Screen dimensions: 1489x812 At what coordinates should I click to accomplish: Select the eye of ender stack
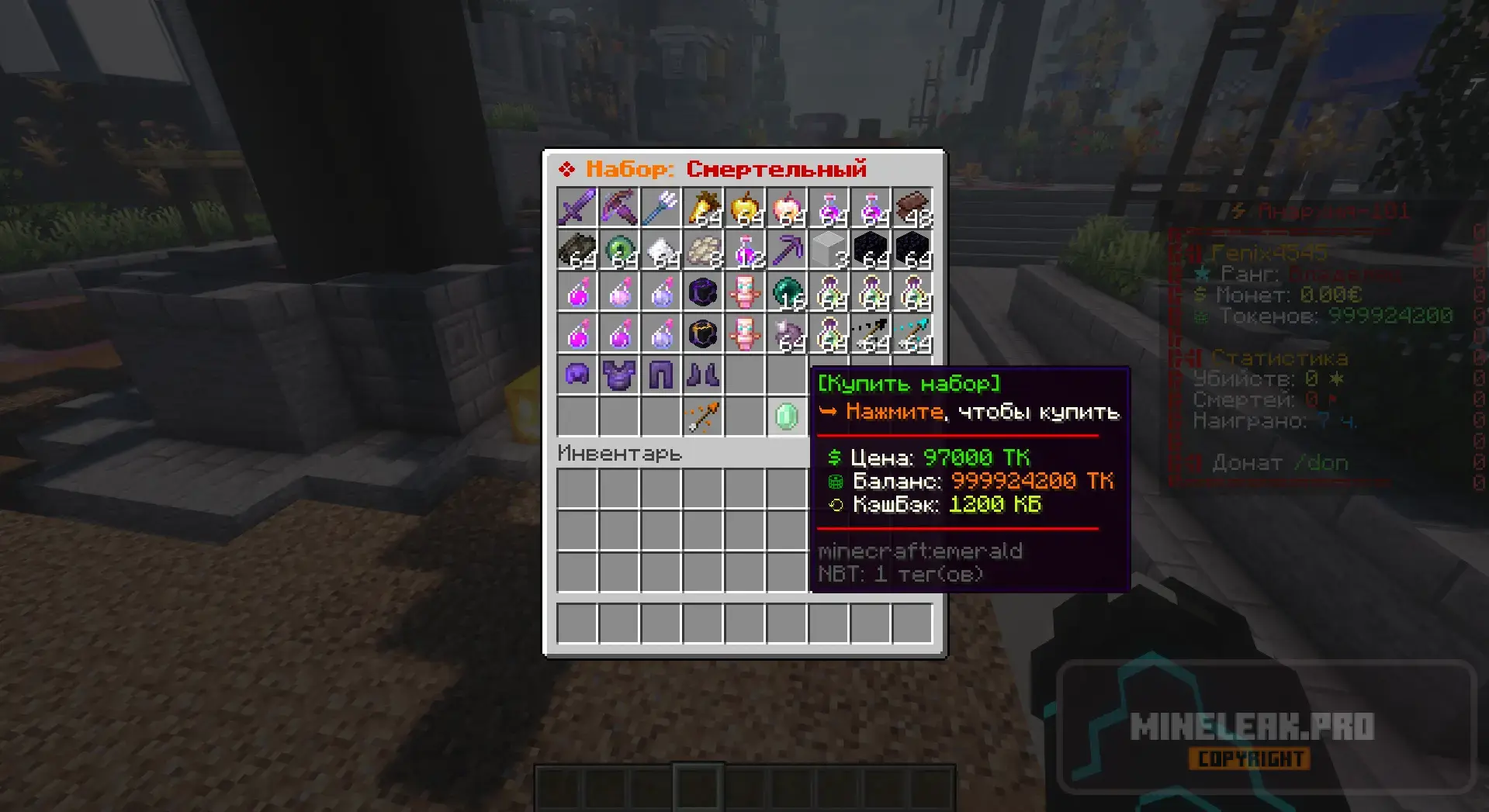click(618, 250)
